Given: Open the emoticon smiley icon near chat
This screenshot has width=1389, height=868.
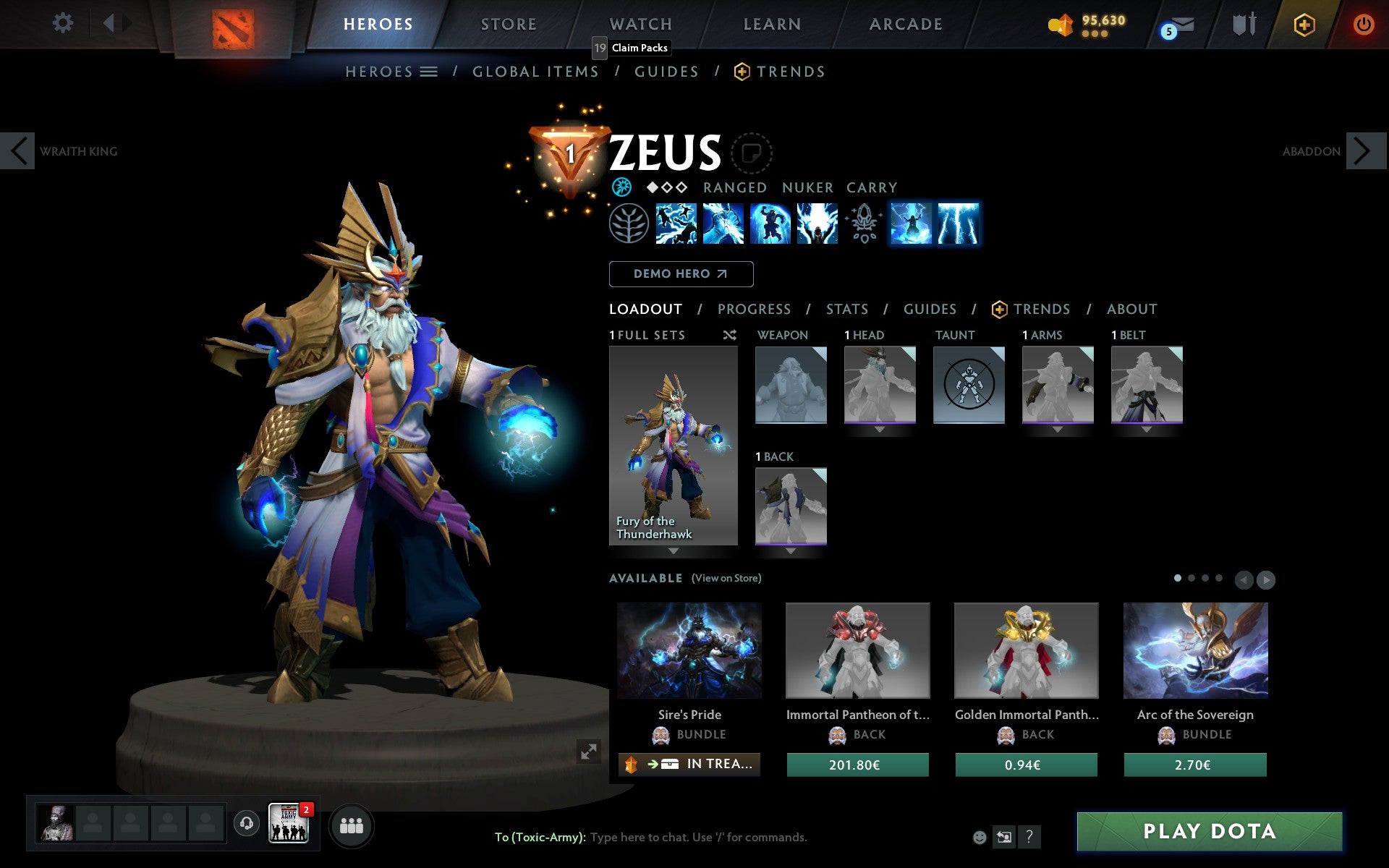Looking at the screenshot, I should 981,837.
